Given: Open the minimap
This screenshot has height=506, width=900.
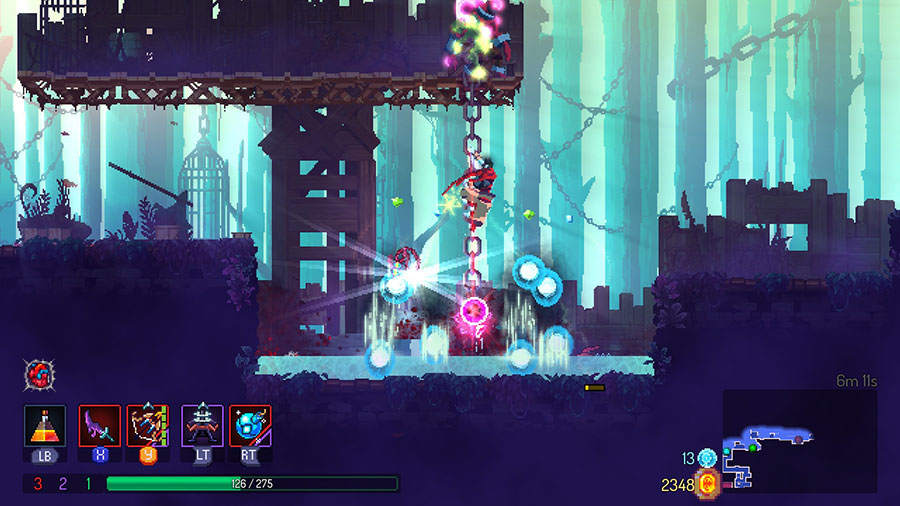Looking at the screenshot, I should [x=799, y=440].
